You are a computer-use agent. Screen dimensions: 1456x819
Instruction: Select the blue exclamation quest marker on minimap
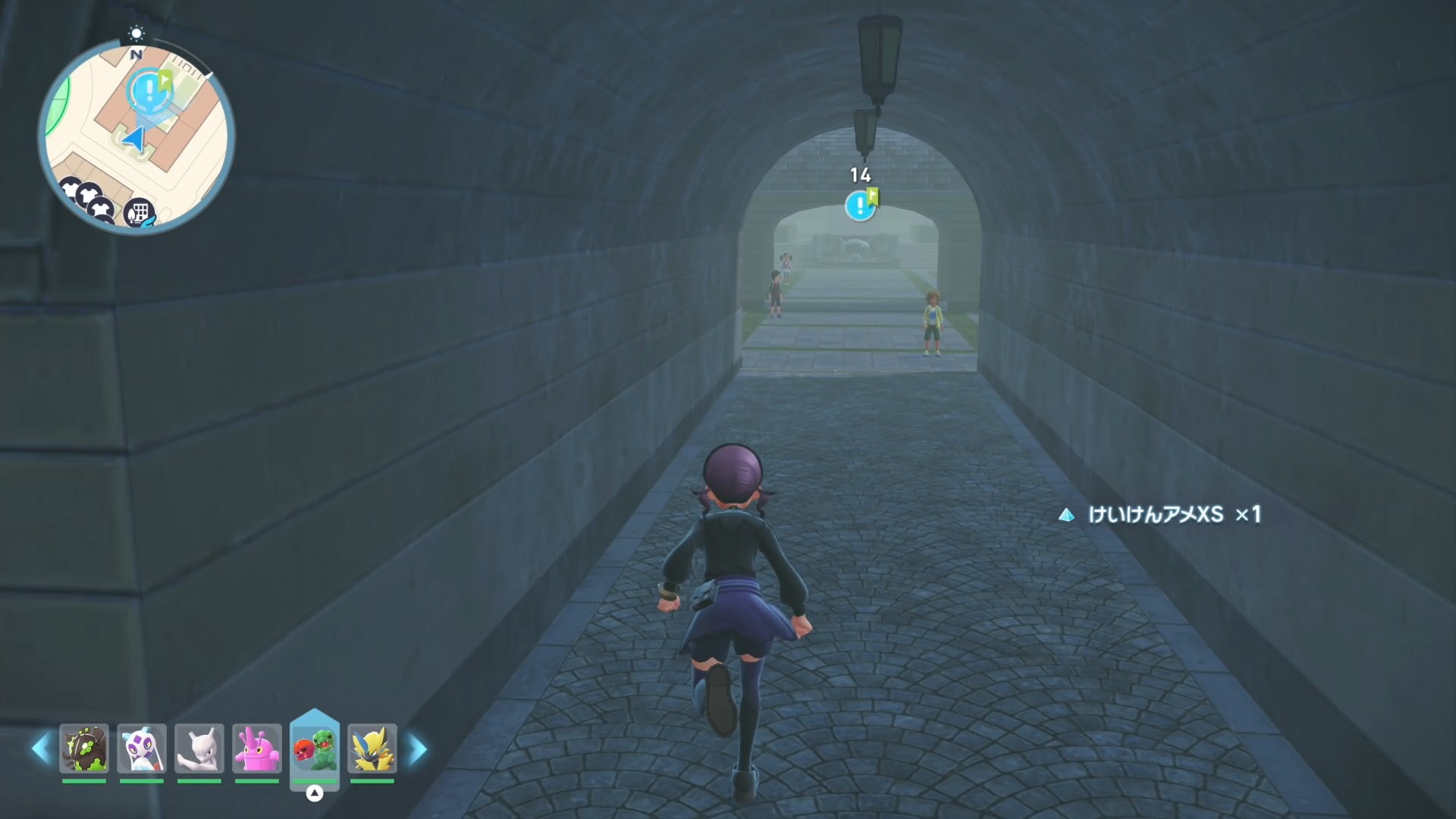(x=149, y=90)
